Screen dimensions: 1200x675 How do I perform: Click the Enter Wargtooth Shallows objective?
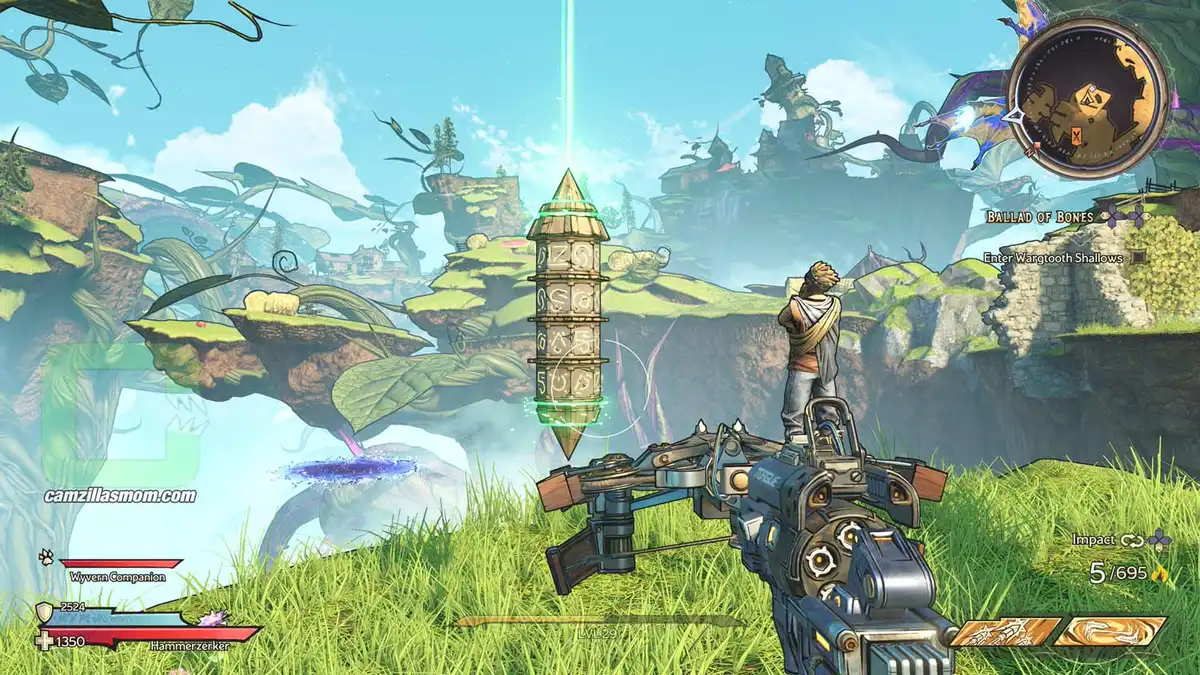coord(1052,258)
